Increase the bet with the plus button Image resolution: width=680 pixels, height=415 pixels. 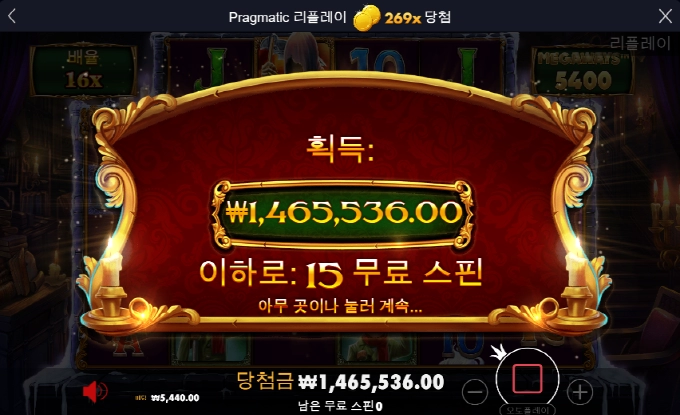[579, 389]
